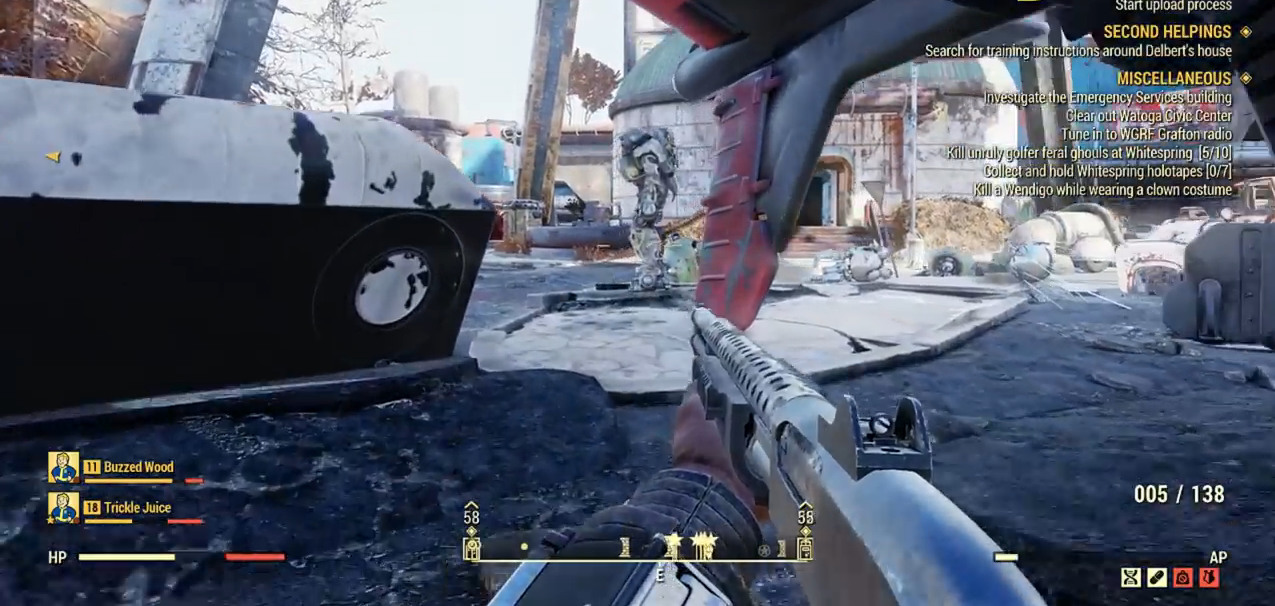
Task: Select the Emergency Services building objective
Action: [x=1107, y=97]
